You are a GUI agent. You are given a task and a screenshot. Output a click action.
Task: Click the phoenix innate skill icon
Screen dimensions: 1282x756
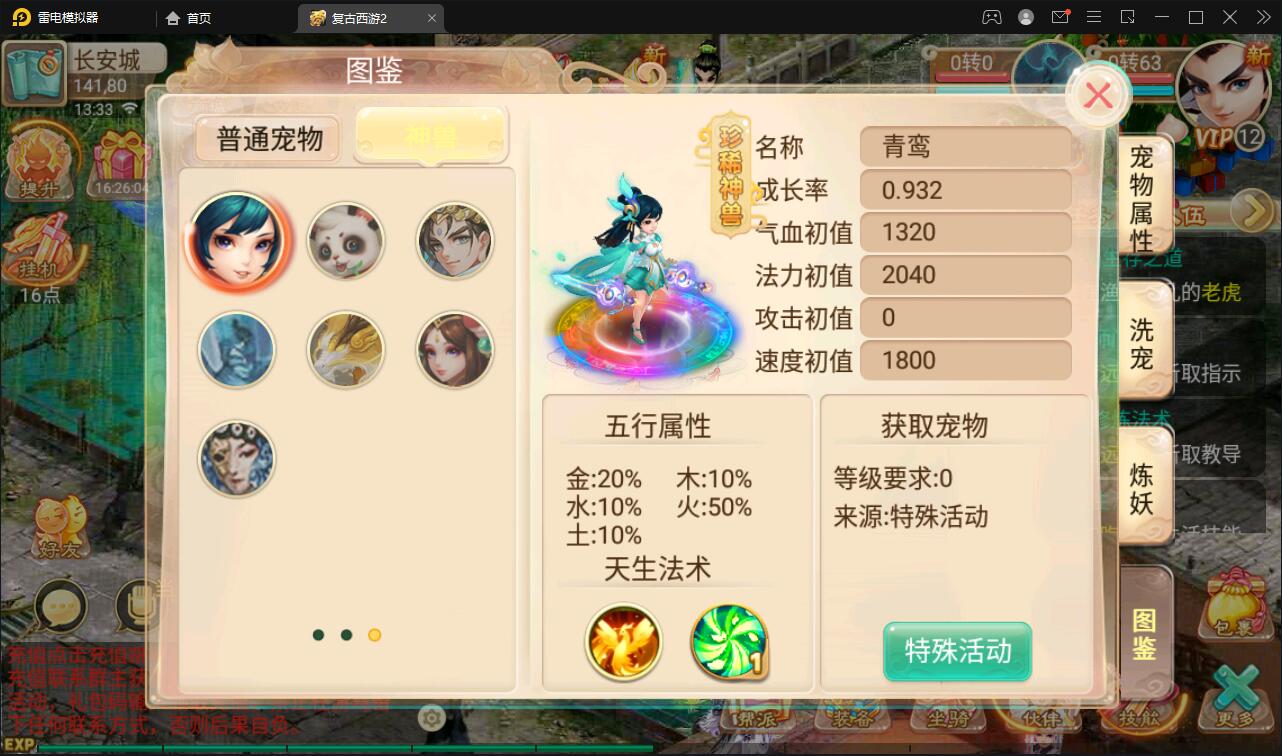click(x=624, y=642)
